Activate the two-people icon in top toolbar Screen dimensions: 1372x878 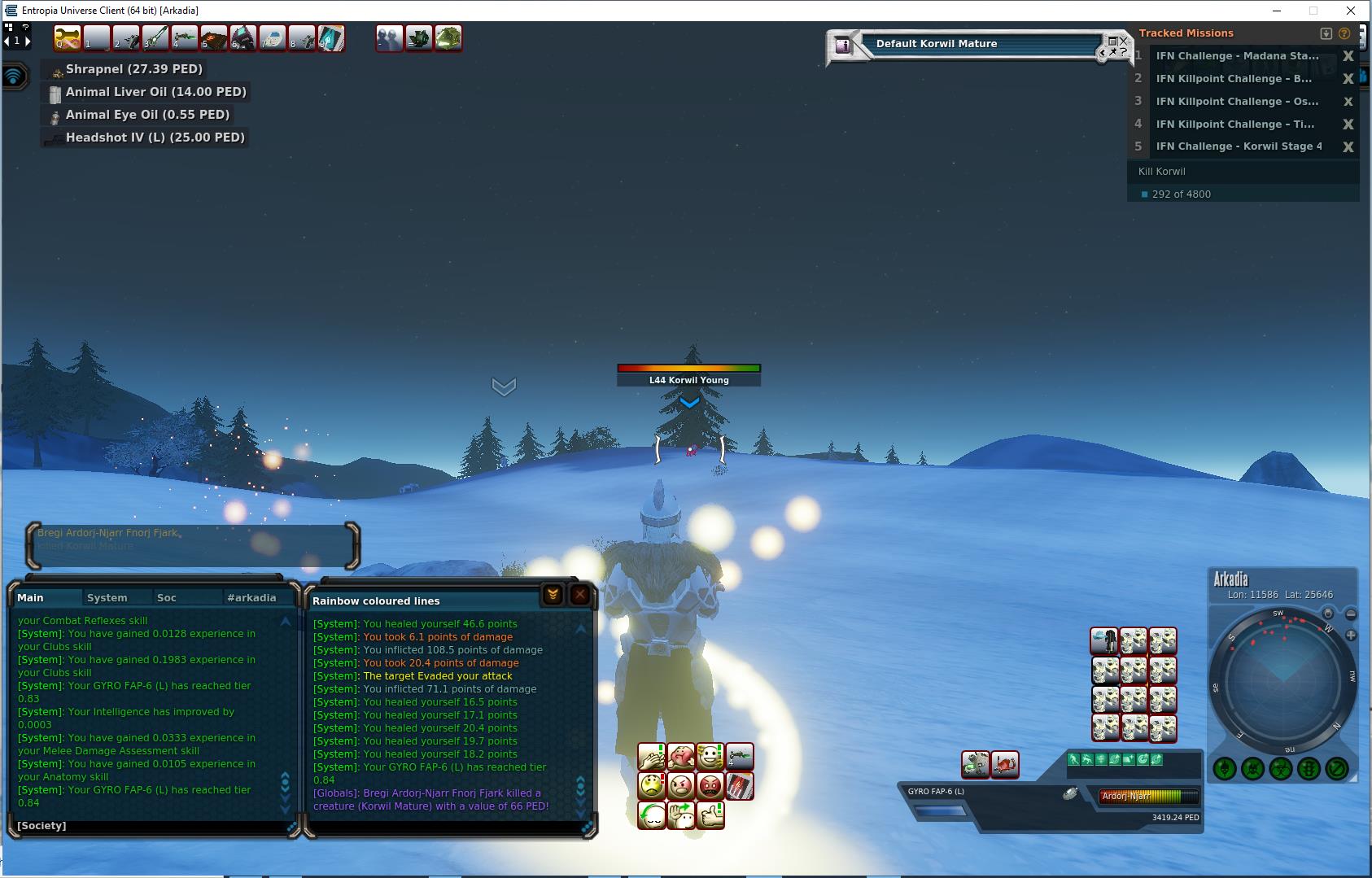(389, 38)
